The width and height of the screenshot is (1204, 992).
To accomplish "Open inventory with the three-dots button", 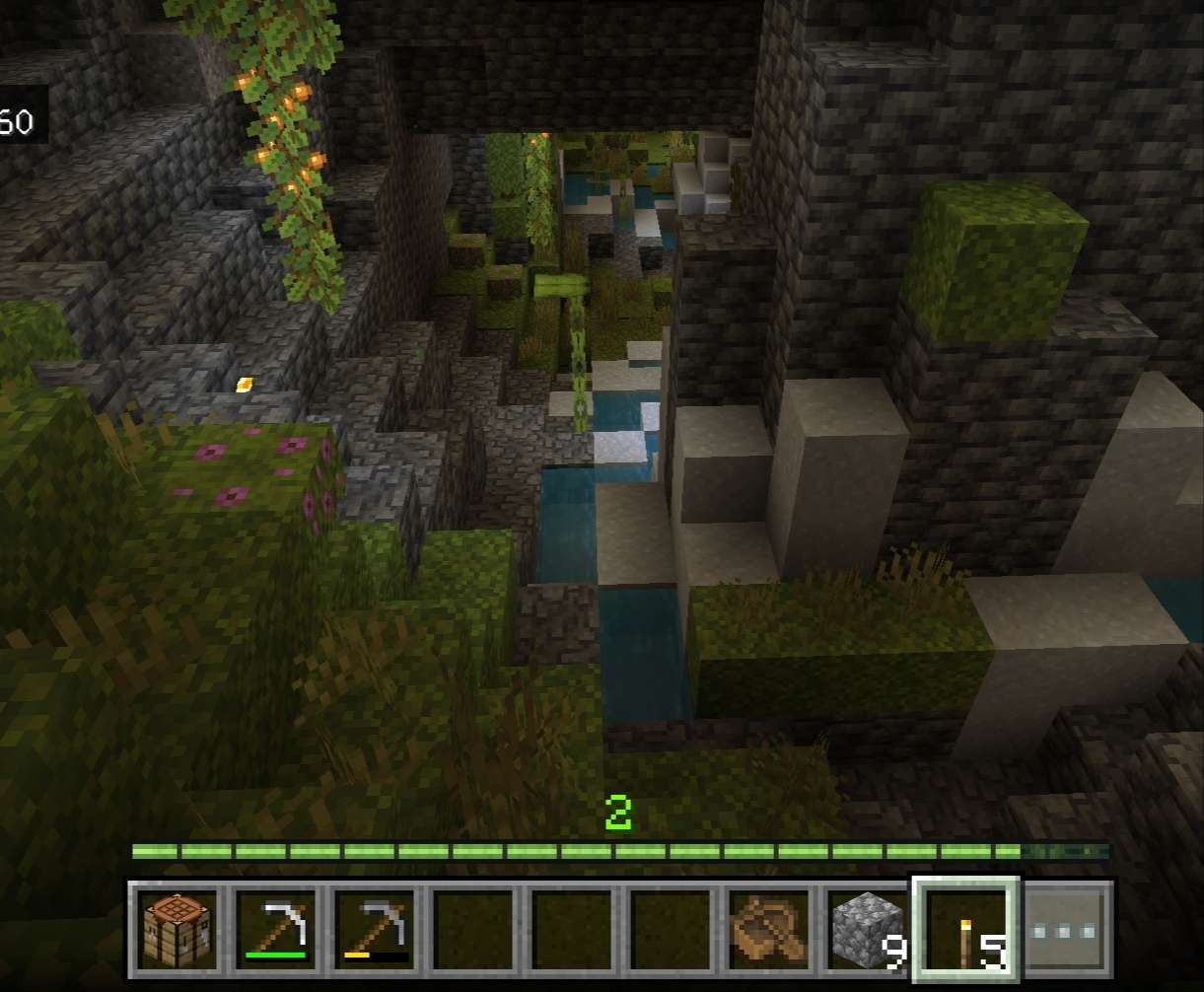I will [1068, 930].
